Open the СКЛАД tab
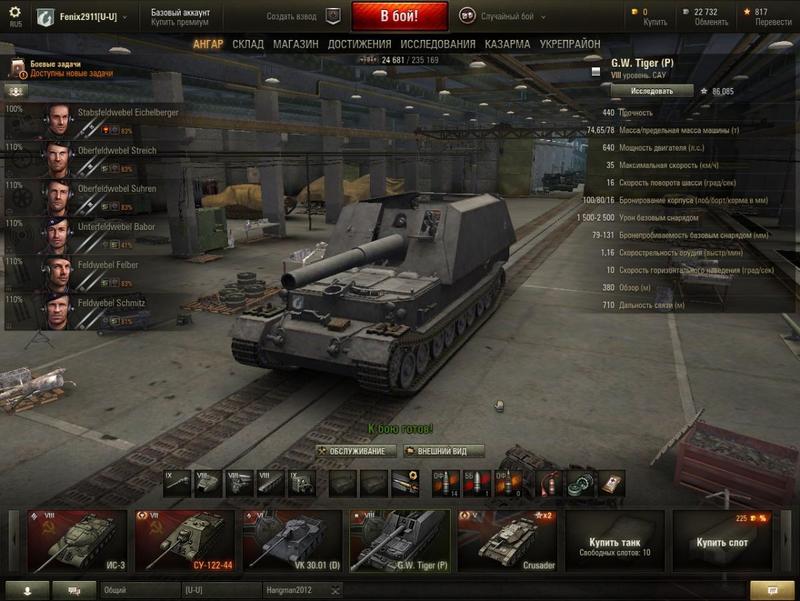800x601 pixels. pos(248,45)
